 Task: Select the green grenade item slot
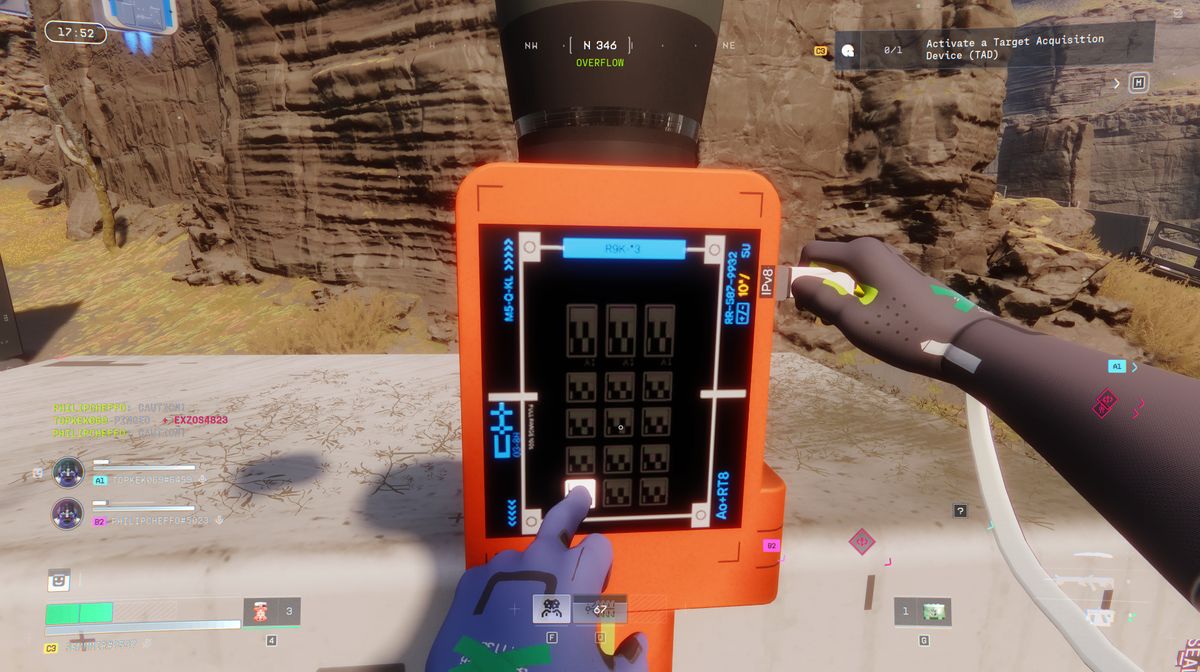936,611
